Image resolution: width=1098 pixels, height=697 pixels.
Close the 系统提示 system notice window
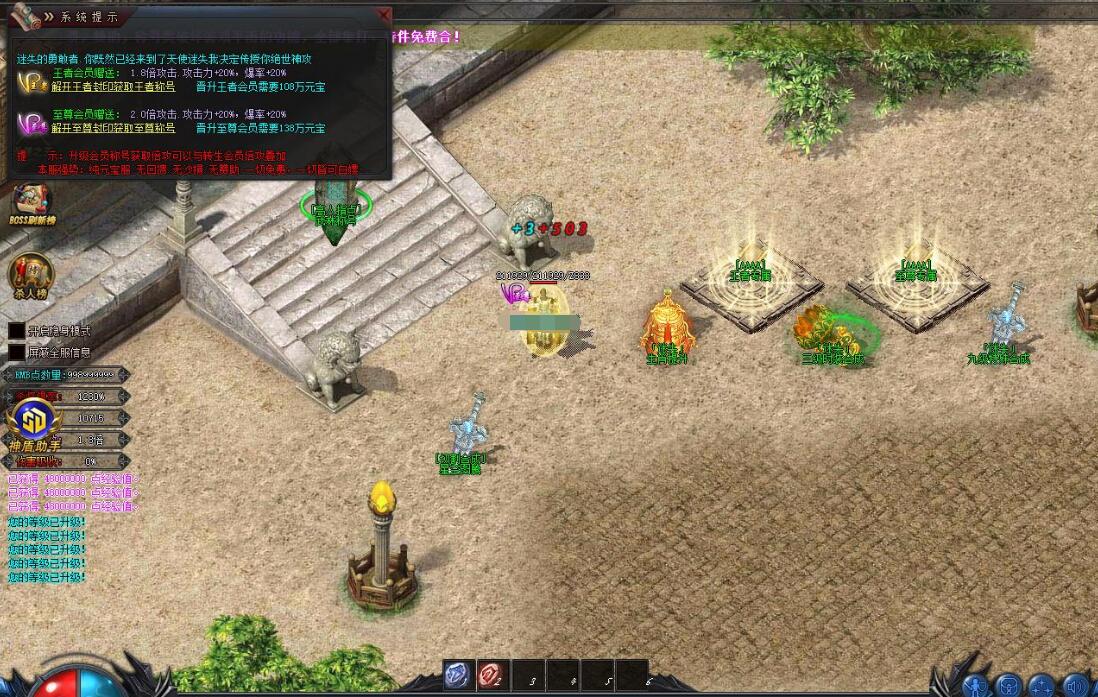point(384,16)
